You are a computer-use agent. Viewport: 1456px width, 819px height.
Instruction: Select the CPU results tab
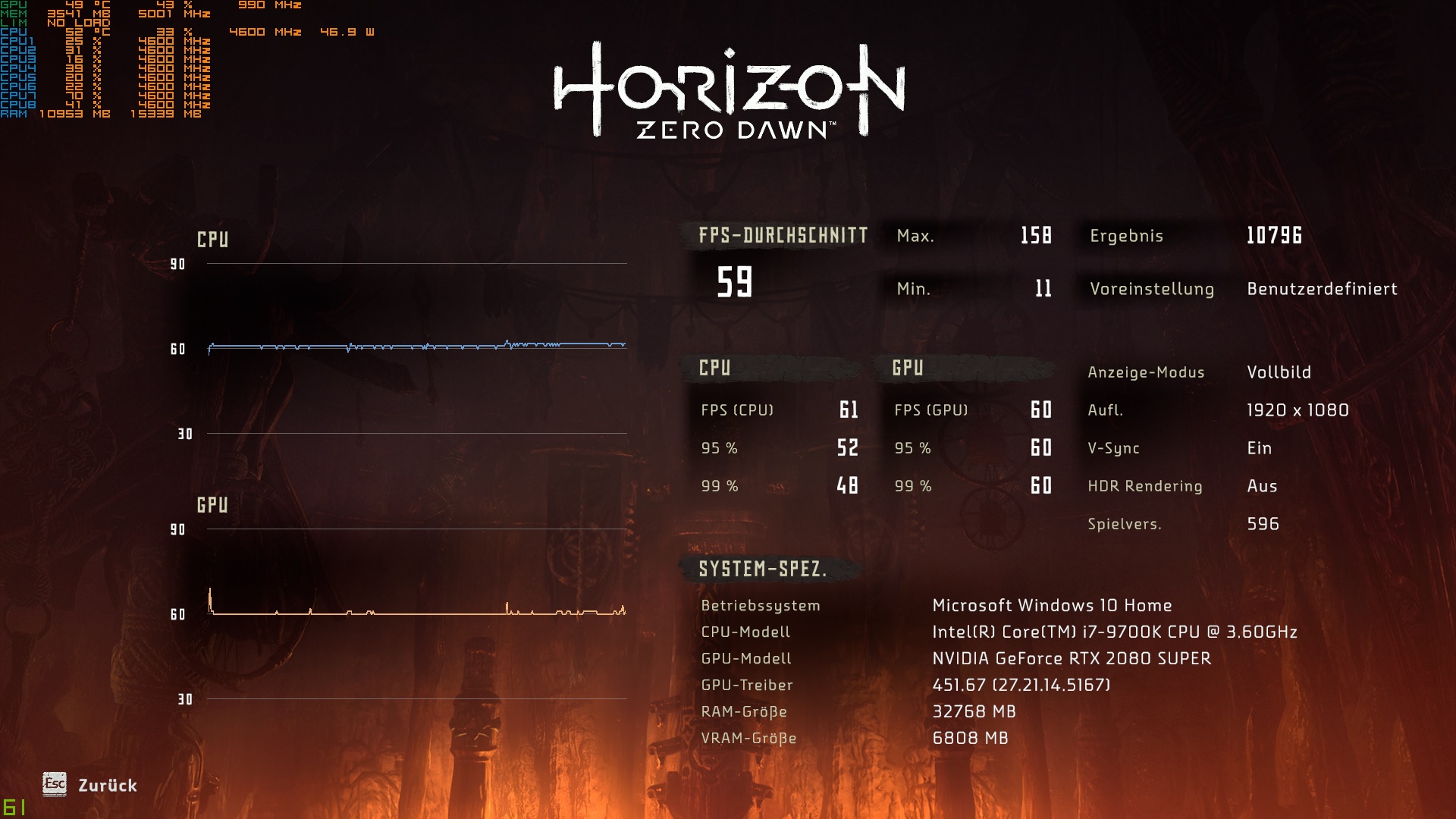pos(714,368)
